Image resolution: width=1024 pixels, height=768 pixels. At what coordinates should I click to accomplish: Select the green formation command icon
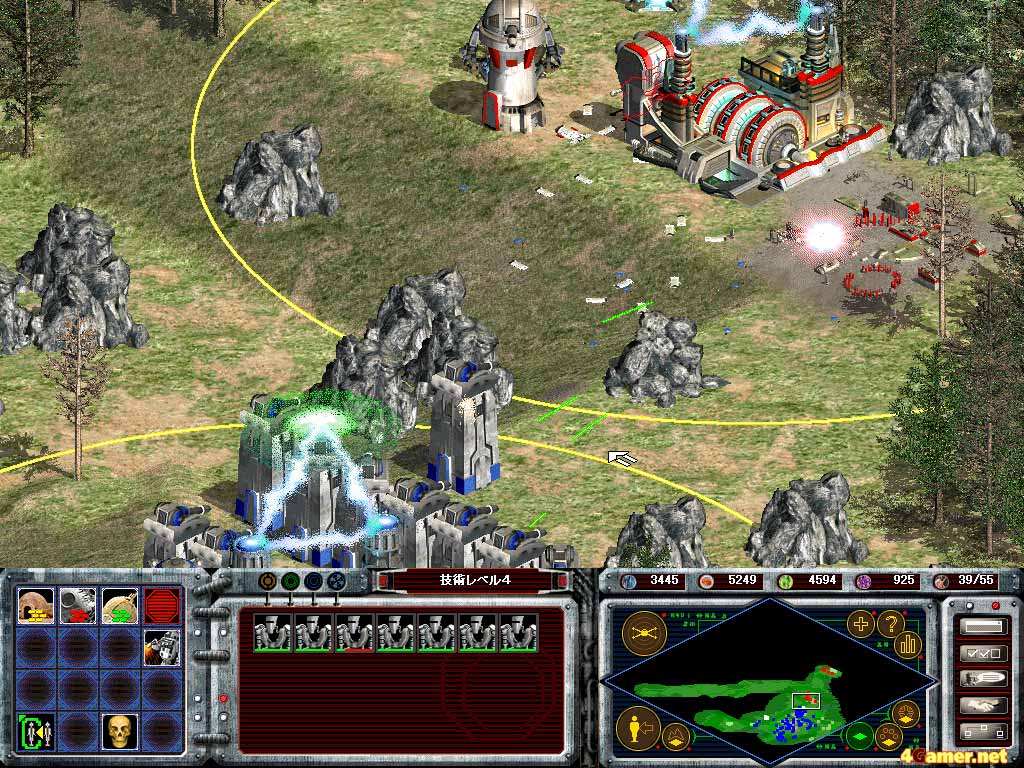[x=37, y=732]
